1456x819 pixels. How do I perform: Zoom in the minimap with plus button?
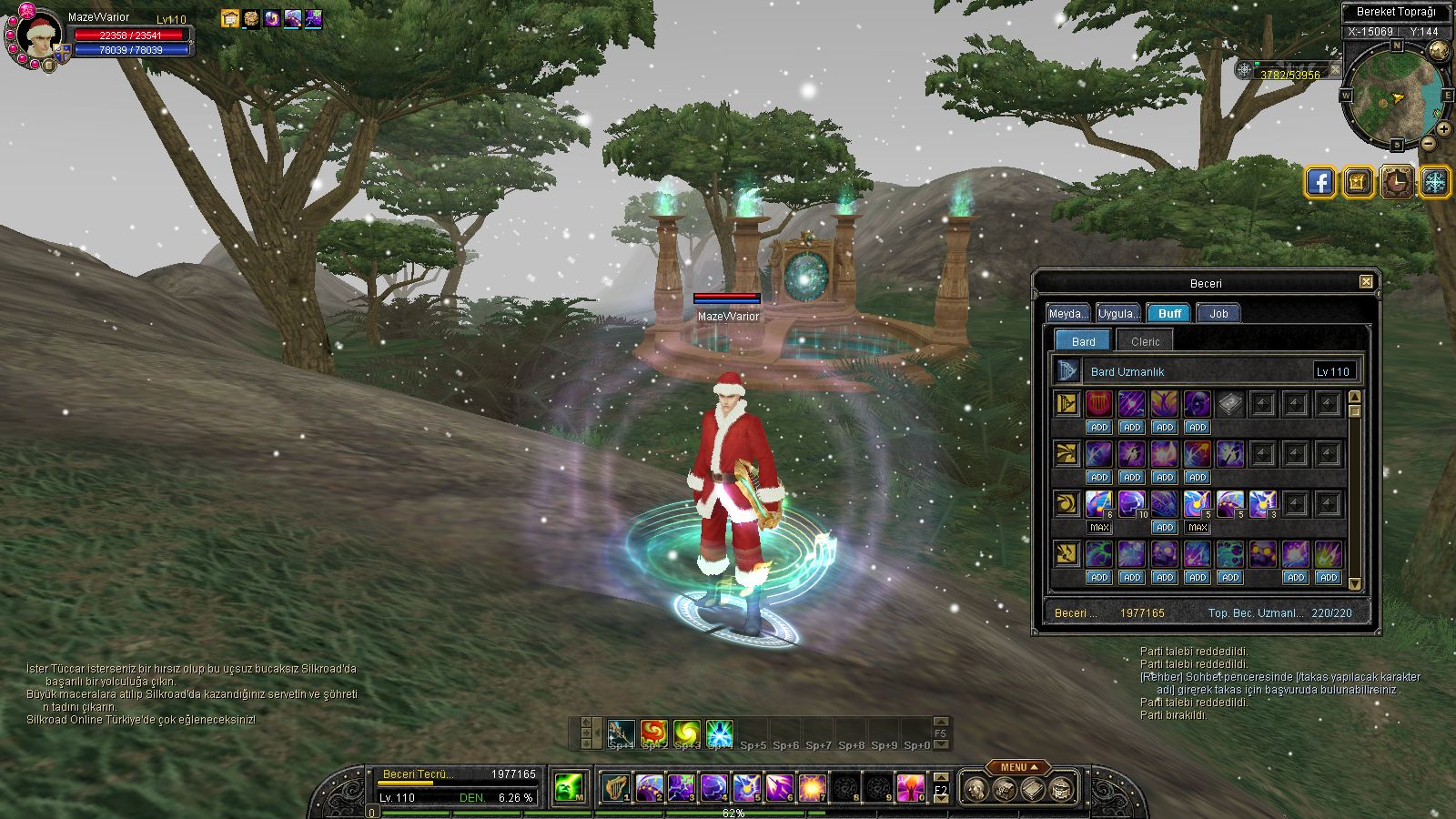[x=1444, y=129]
